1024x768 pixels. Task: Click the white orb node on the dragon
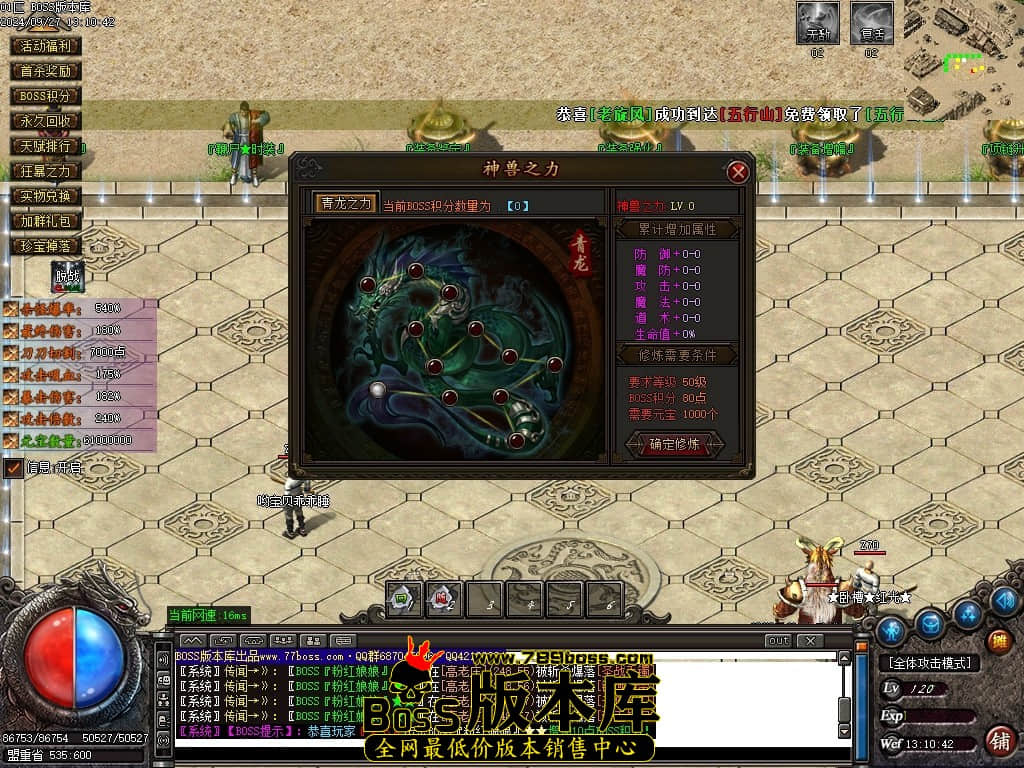point(377,390)
